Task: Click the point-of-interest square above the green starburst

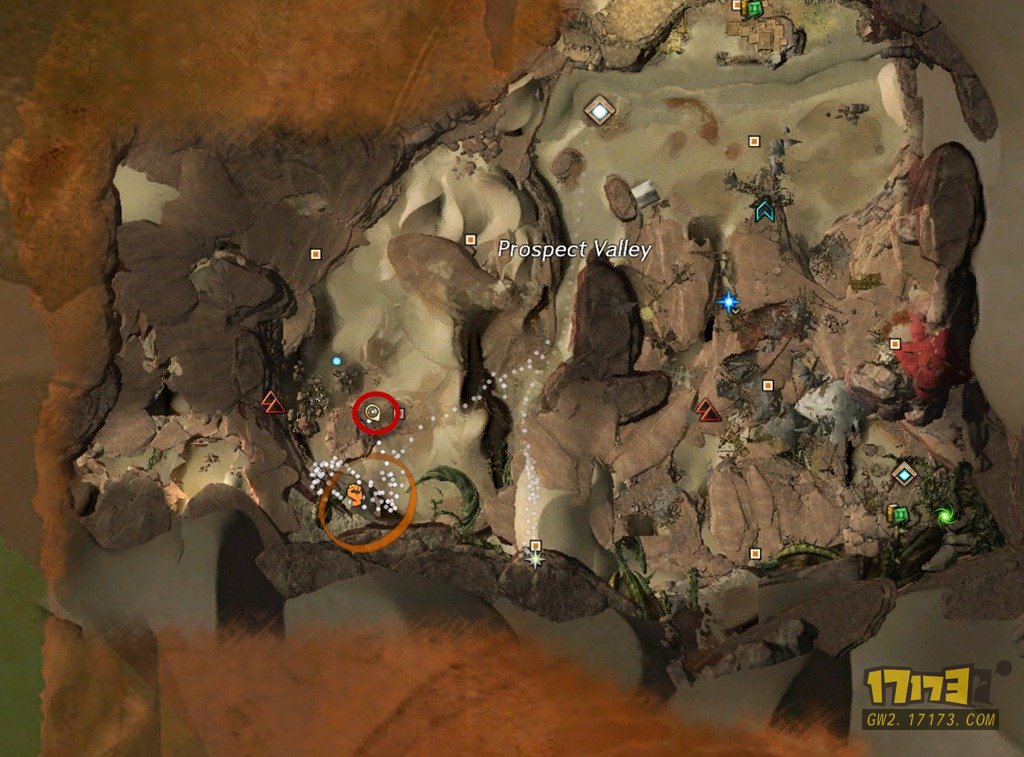Action: (x=536, y=545)
